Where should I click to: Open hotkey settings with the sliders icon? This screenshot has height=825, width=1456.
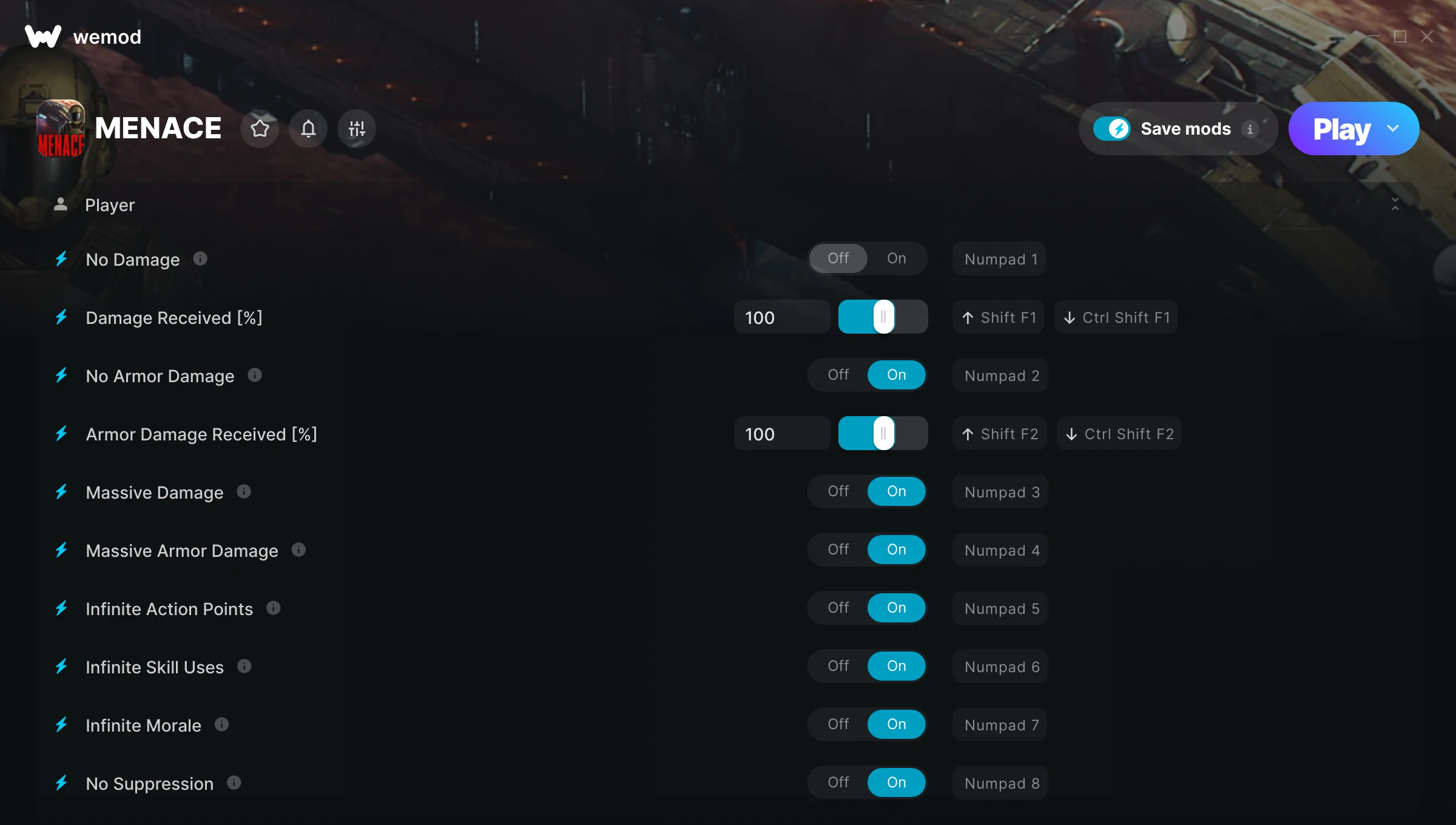(356, 128)
